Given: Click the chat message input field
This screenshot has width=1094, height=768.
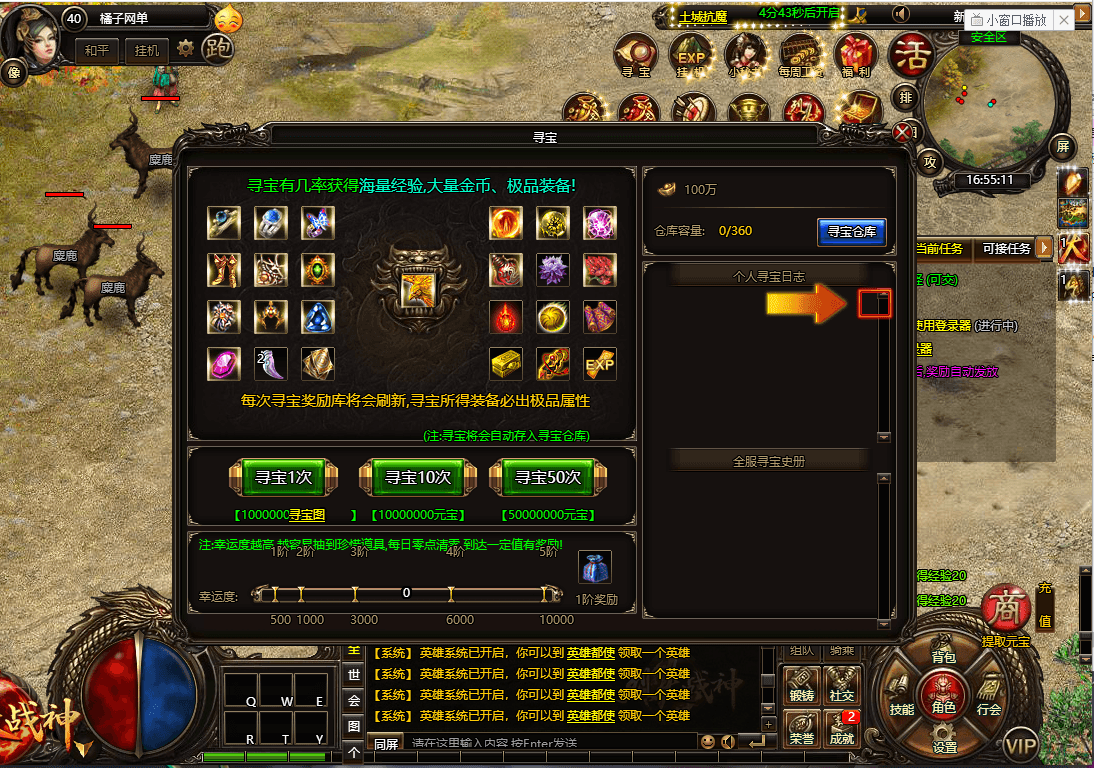Looking at the screenshot, I should (x=550, y=743).
